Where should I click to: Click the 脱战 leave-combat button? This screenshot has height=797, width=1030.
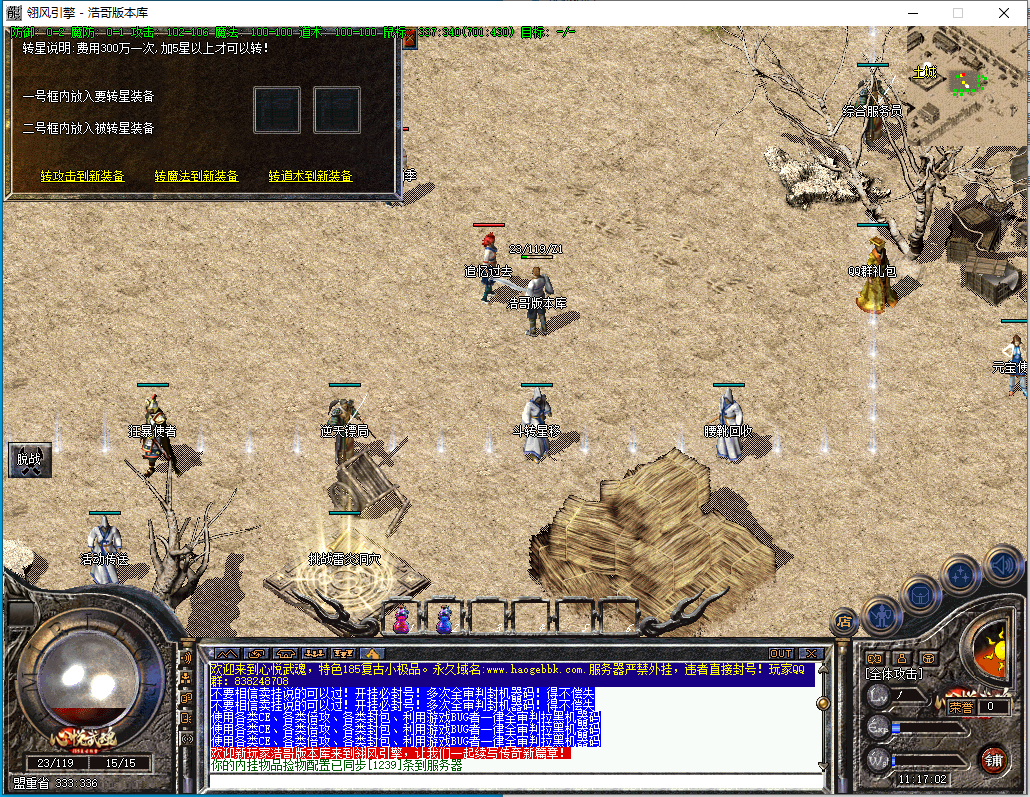(x=29, y=460)
